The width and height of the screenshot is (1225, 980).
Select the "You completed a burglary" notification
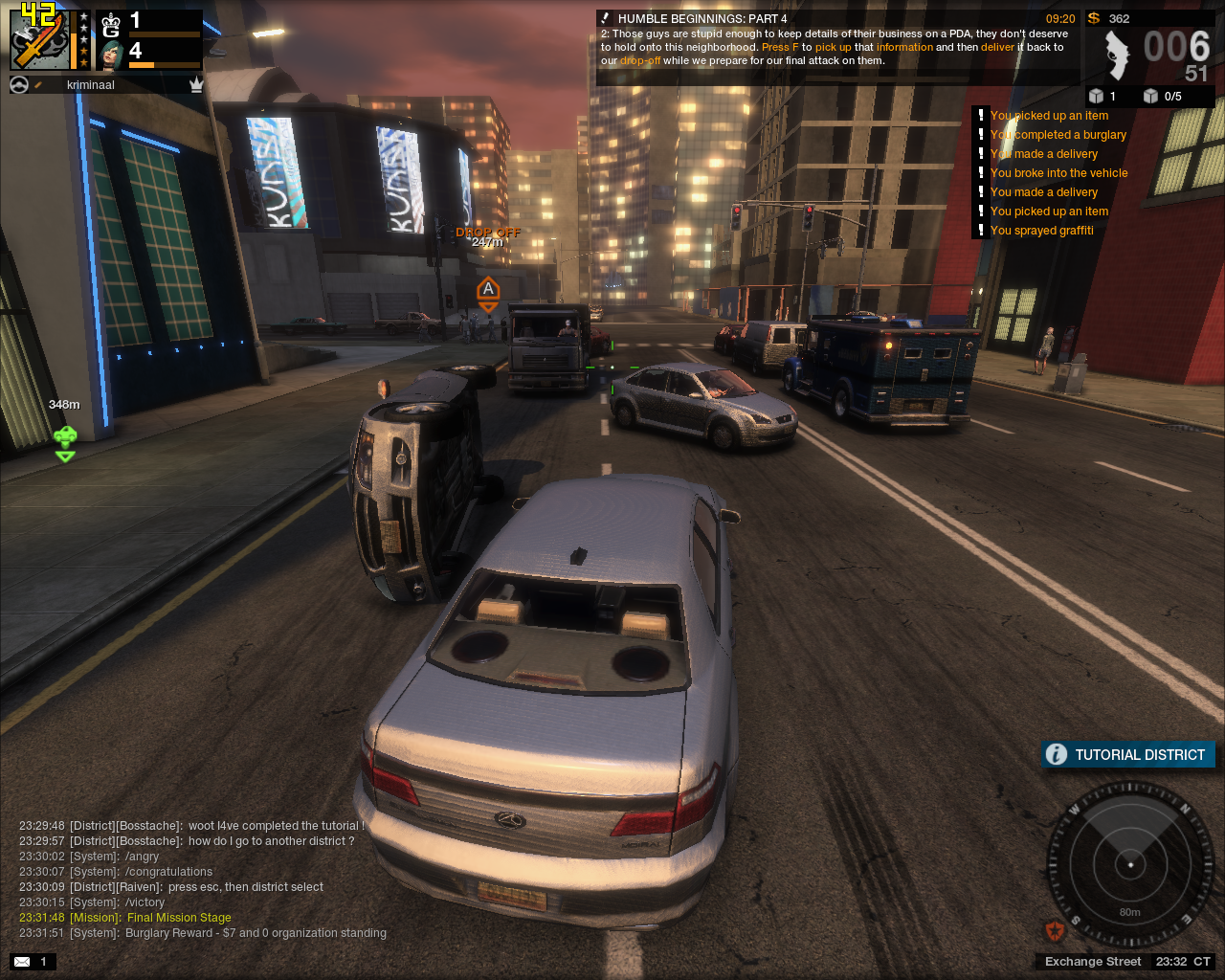click(x=1058, y=135)
